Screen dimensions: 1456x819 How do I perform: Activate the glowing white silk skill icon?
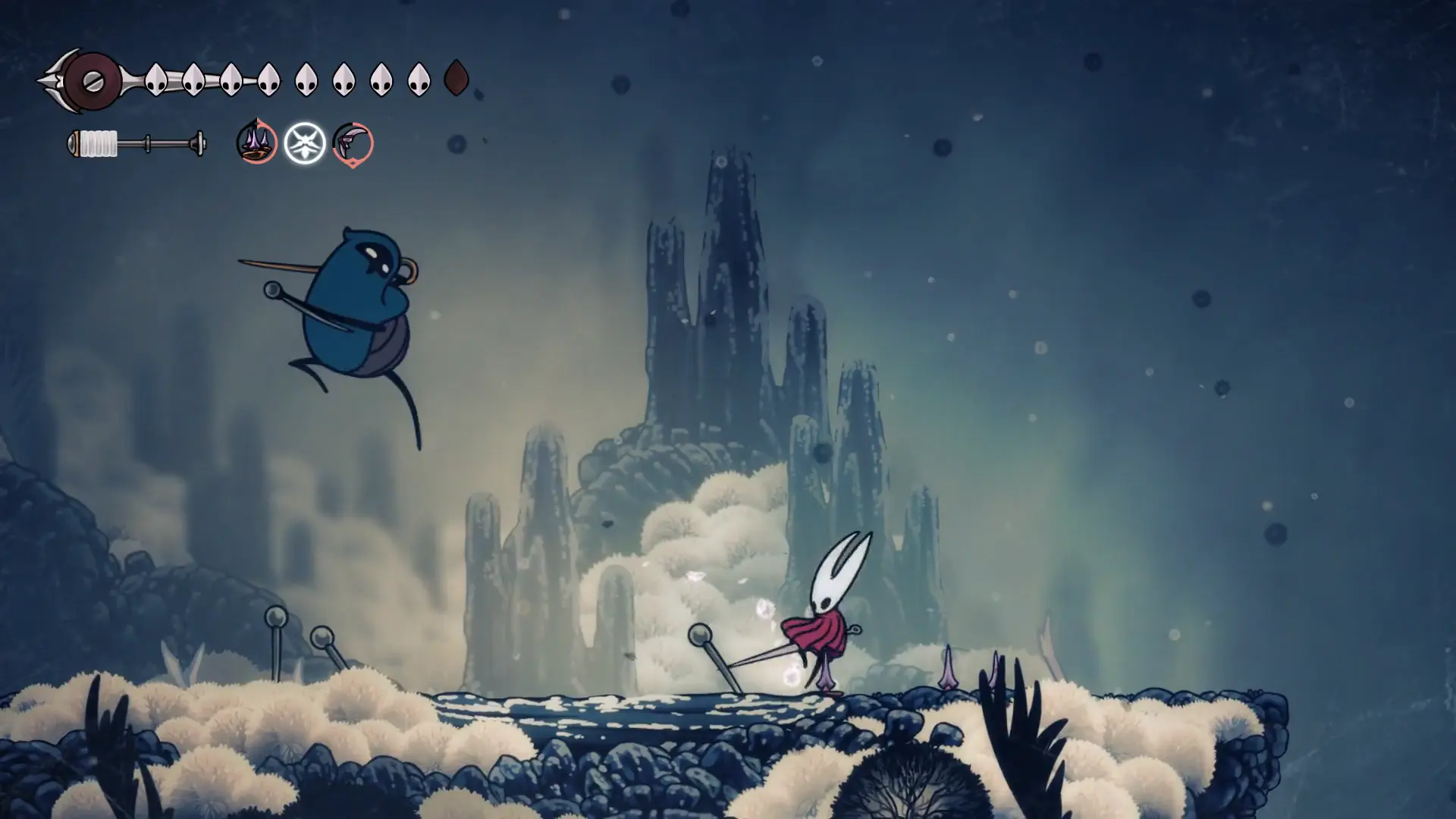(x=305, y=143)
